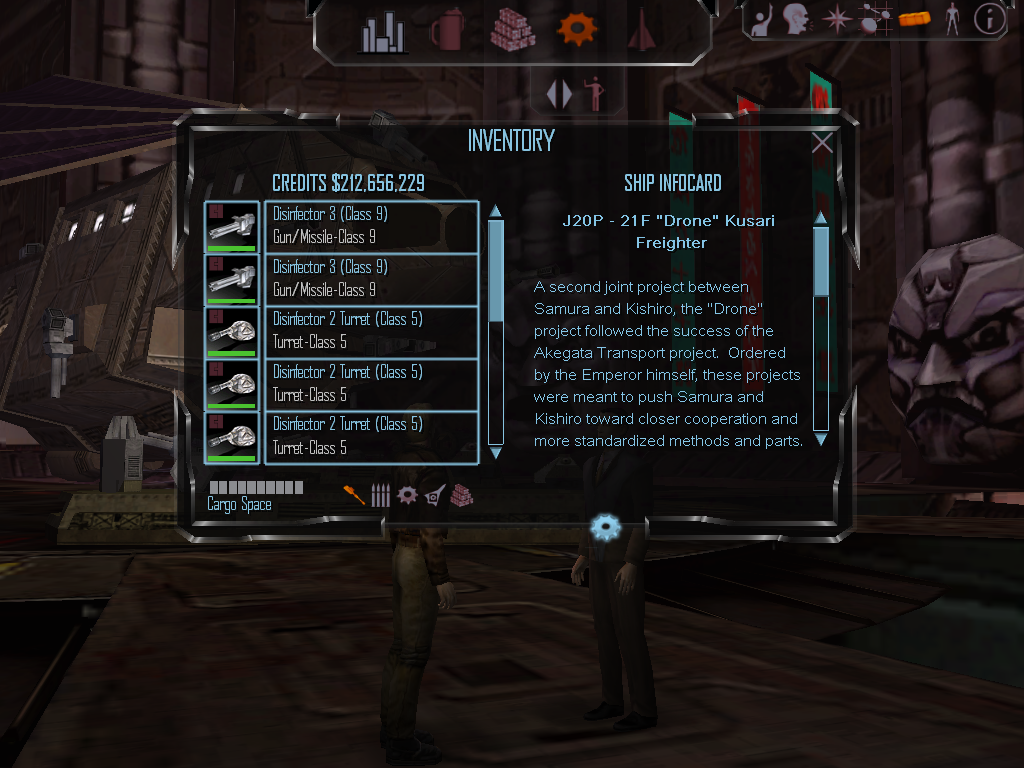Show commodities with the crates filter
This screenshot has height=768, width=1024.
click(461, 495)
